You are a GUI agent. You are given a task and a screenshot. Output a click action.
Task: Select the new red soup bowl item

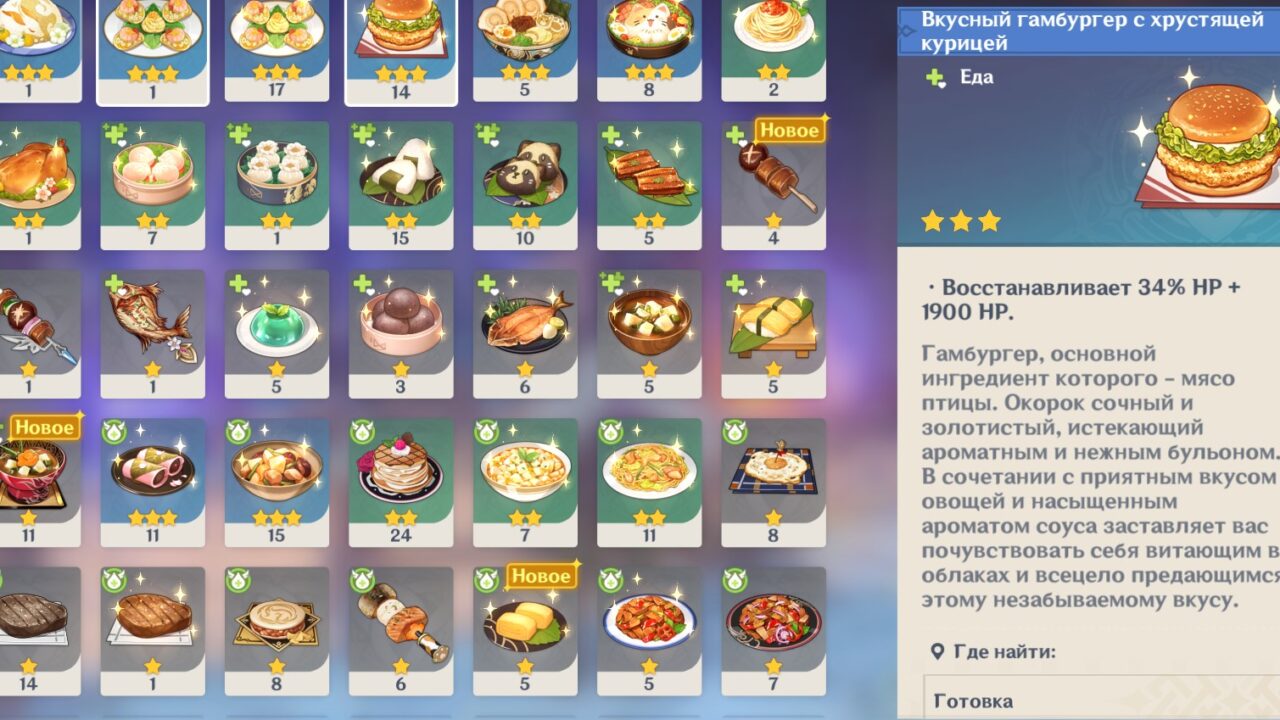(x=32, y=474)
